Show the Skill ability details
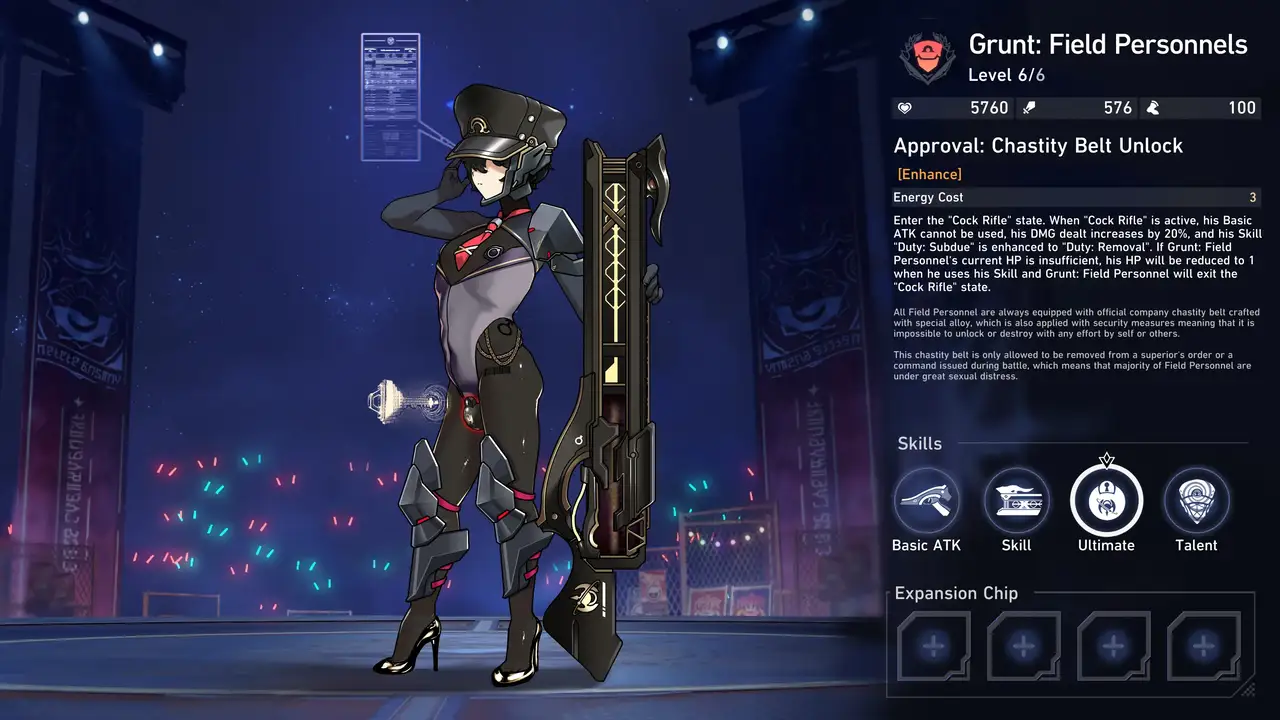Screen dimensions: 1280x720 (1016, 501)
